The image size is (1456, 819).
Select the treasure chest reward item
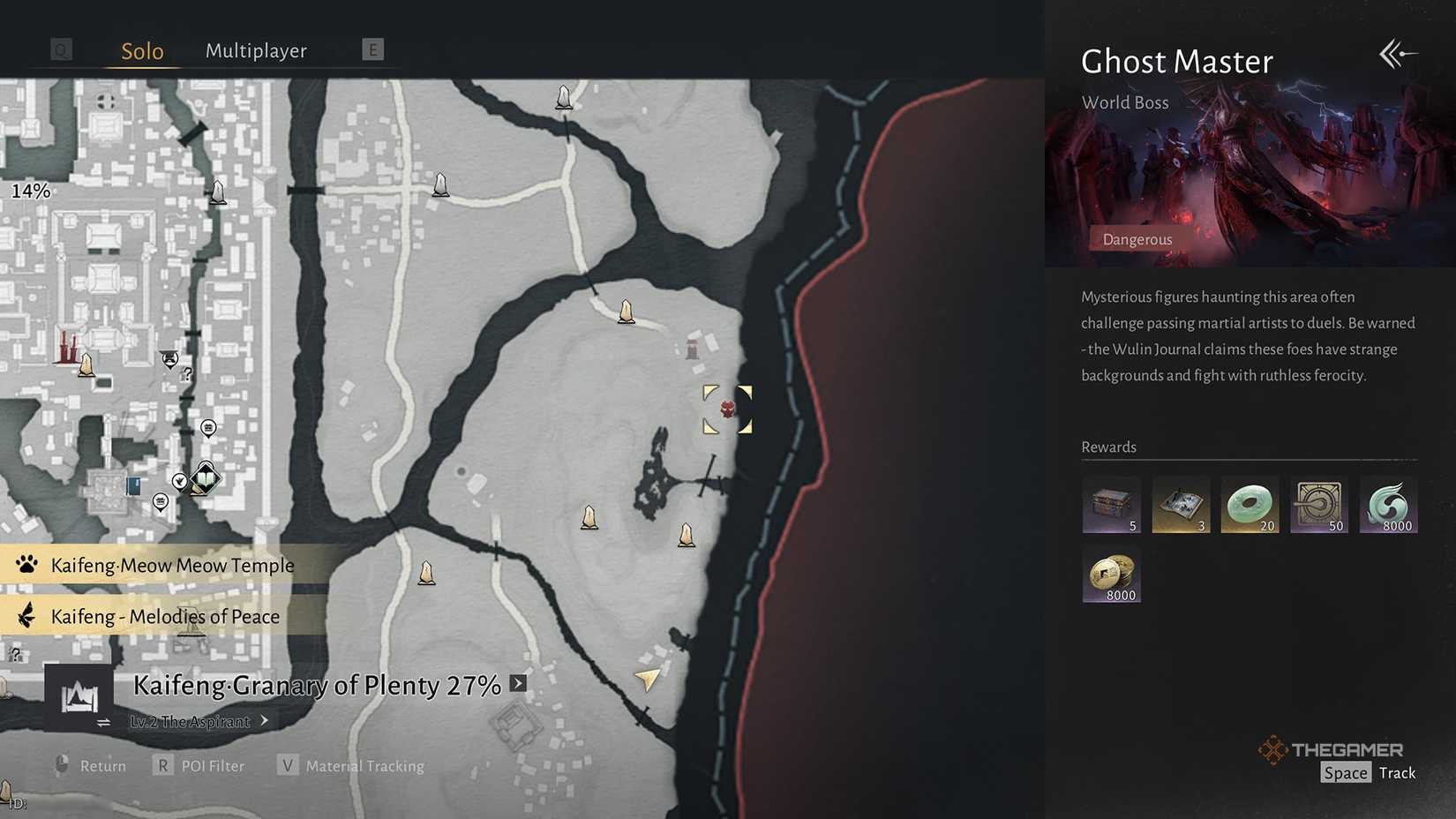[1111, 505]
